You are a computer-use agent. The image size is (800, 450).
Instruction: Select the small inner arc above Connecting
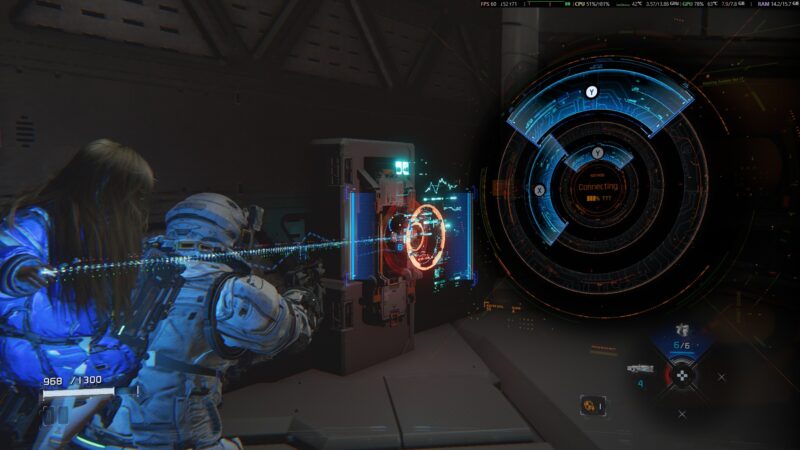[x=598, y=155]
